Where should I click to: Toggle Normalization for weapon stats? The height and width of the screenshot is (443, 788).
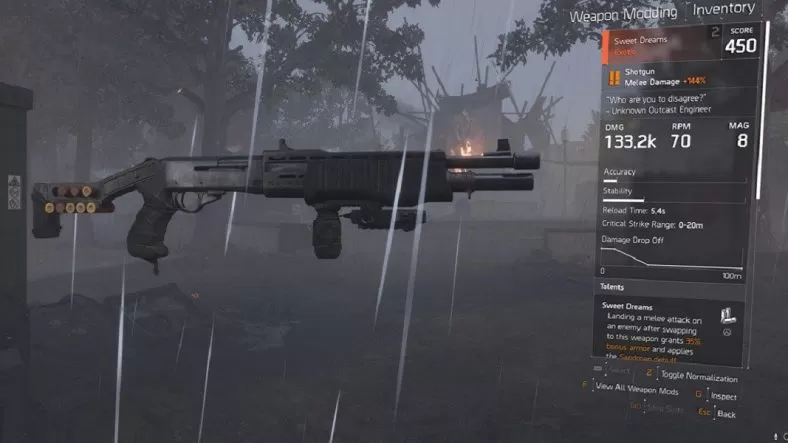[698, 377]
